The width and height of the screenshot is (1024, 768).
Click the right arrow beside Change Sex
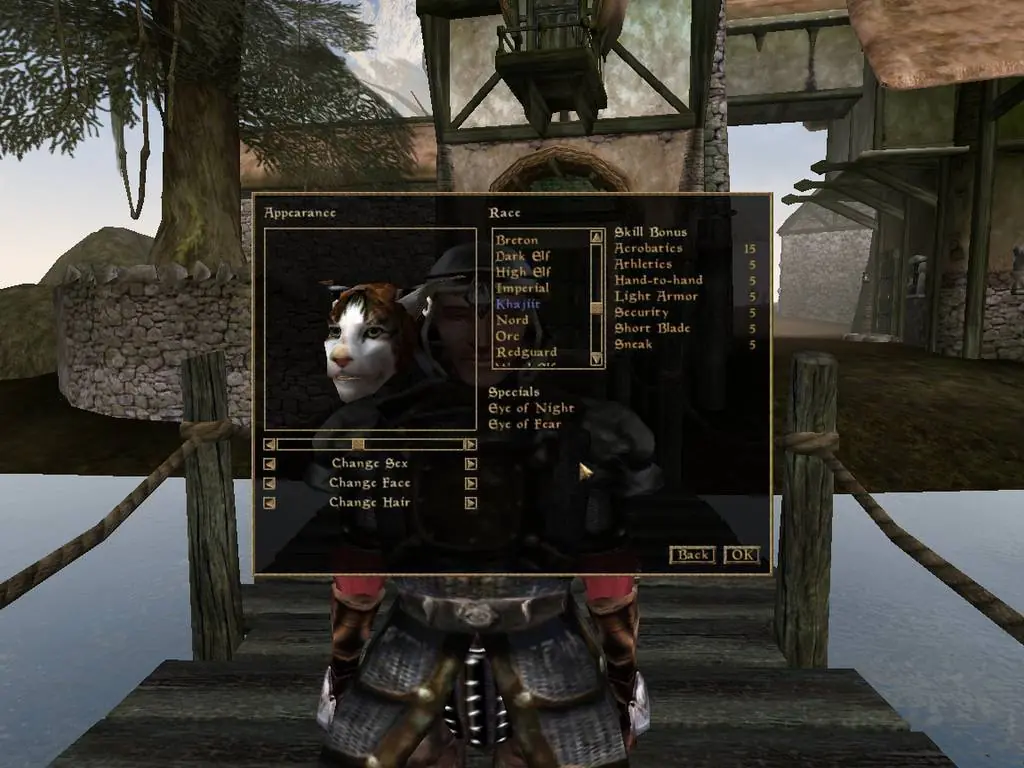[x=470, y=464]
